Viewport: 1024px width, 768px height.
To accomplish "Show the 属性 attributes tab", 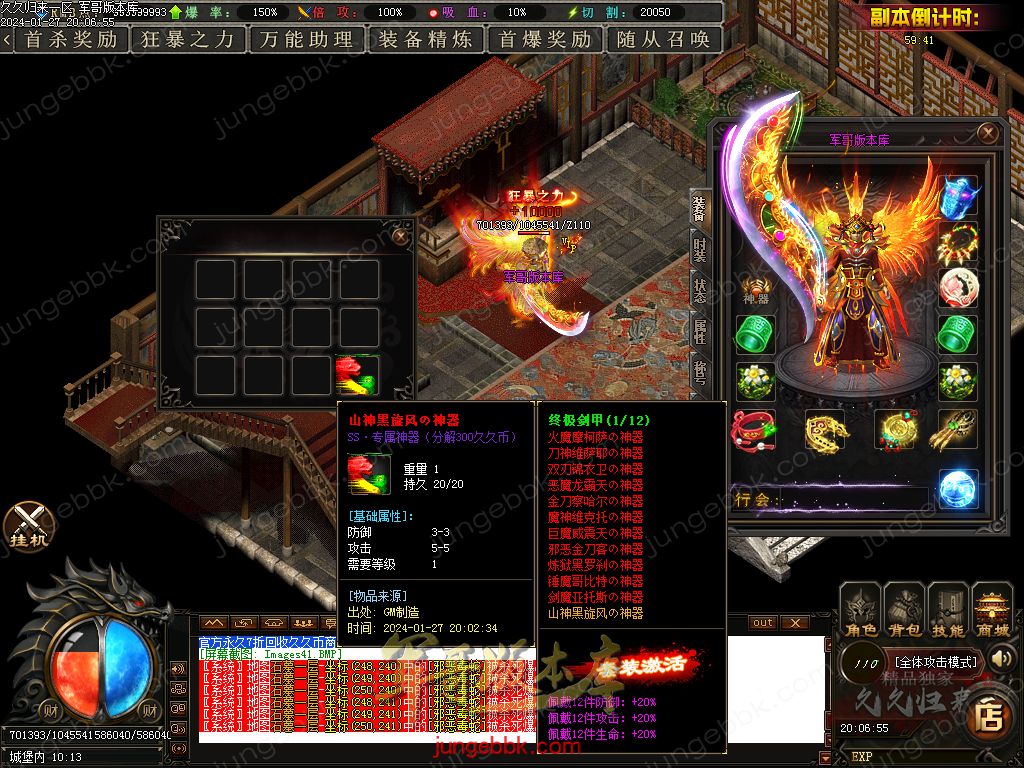I will click(x=699, y=331).
